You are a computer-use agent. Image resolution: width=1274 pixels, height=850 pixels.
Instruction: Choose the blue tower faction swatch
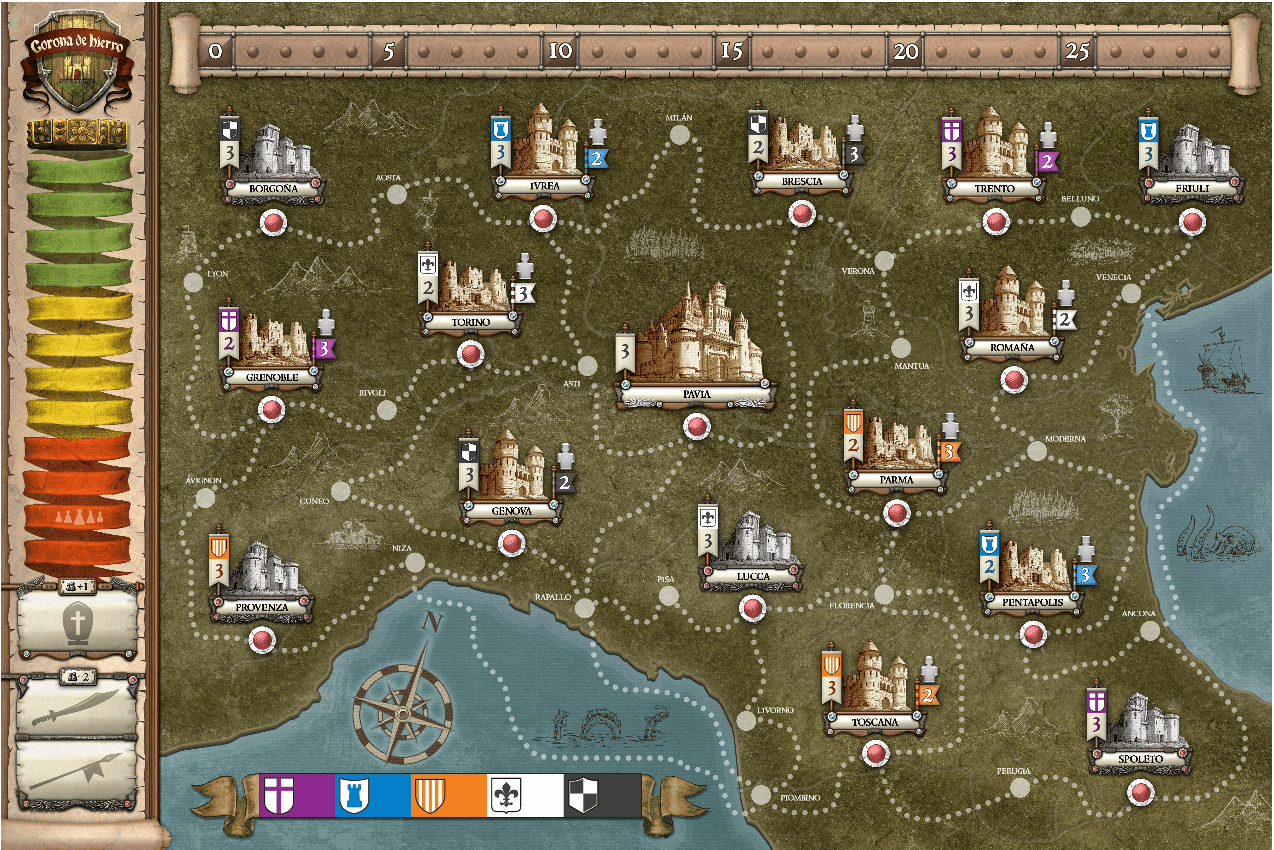tap(373, 795)
